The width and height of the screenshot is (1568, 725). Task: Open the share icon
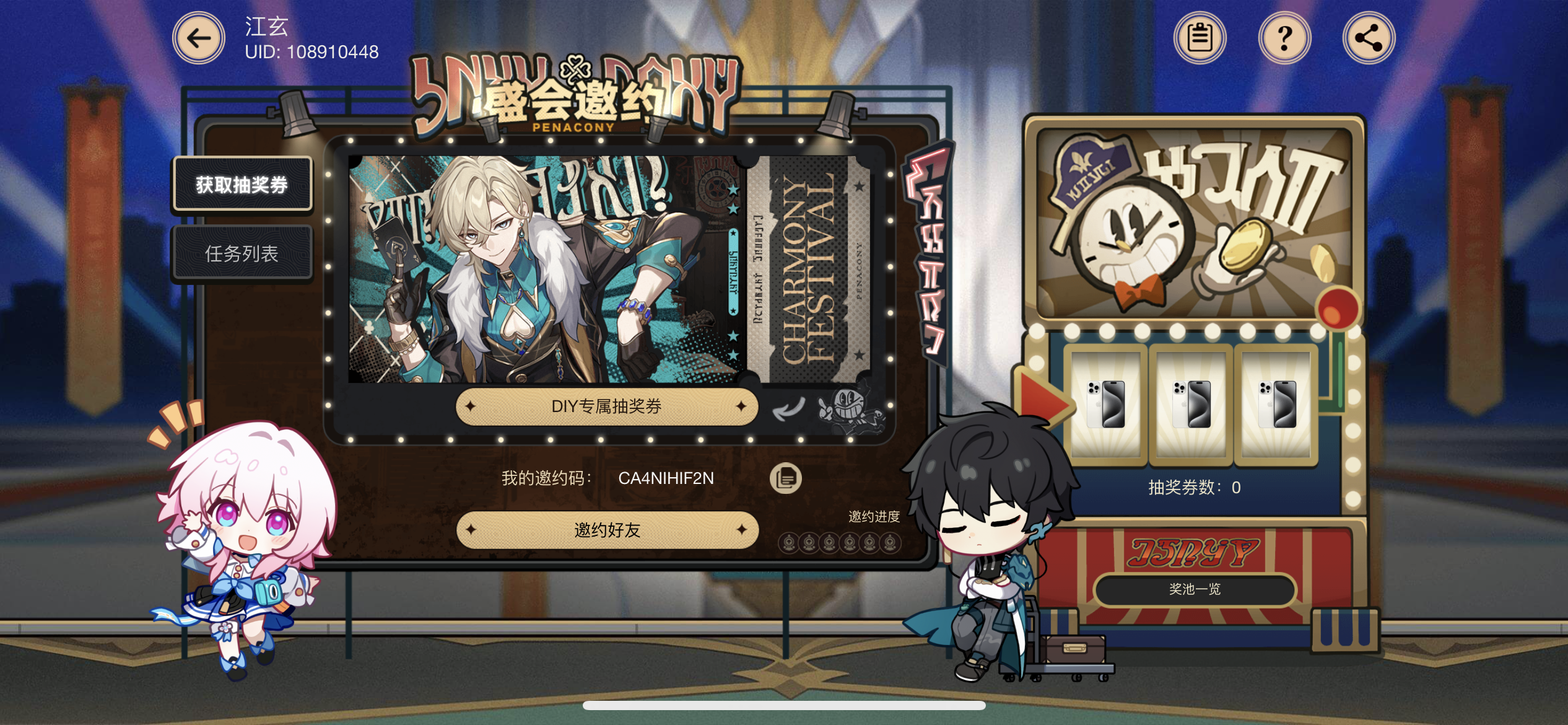(1368, 37)
